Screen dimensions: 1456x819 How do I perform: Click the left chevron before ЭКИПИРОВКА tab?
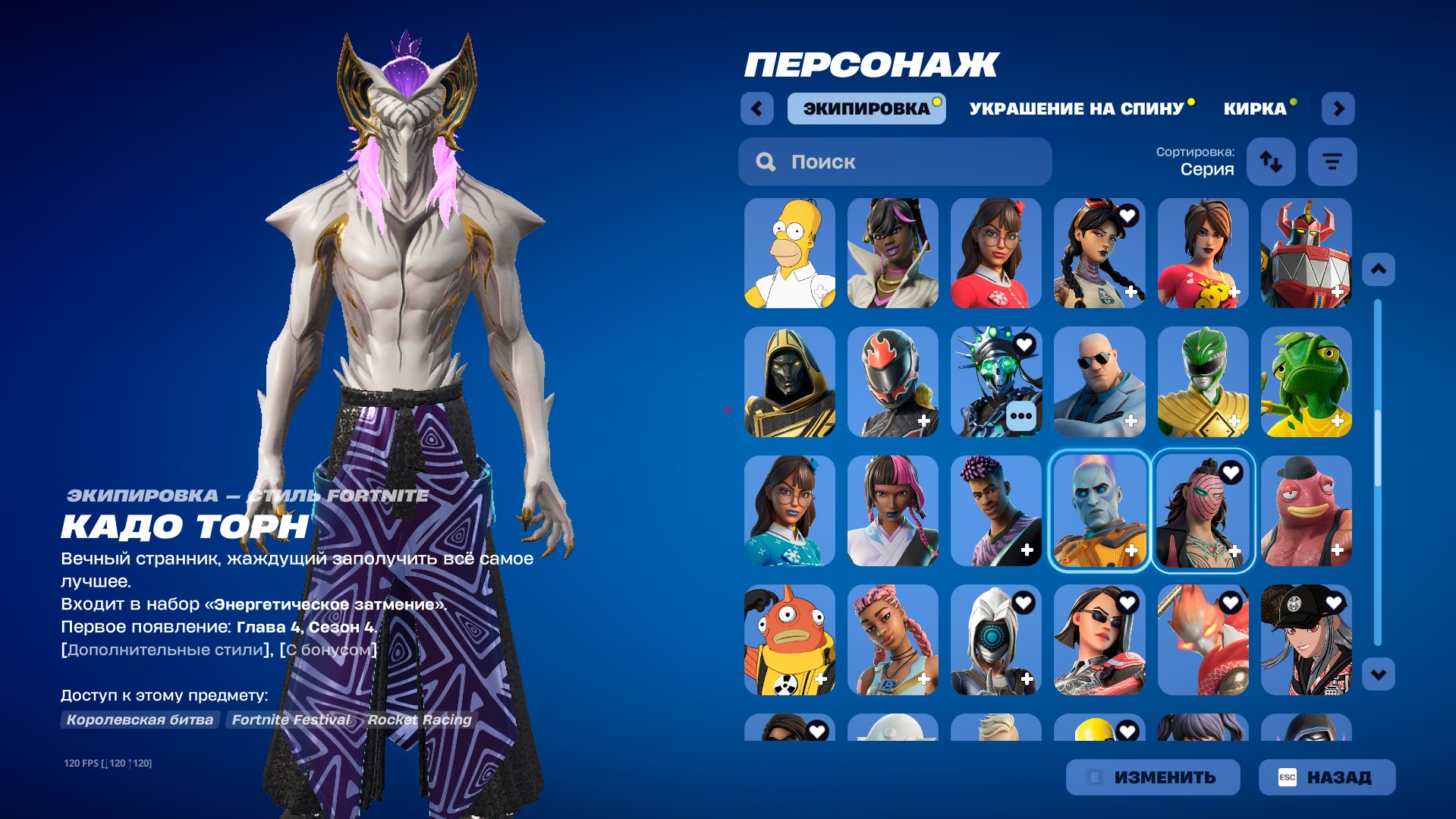coord(756,108)
